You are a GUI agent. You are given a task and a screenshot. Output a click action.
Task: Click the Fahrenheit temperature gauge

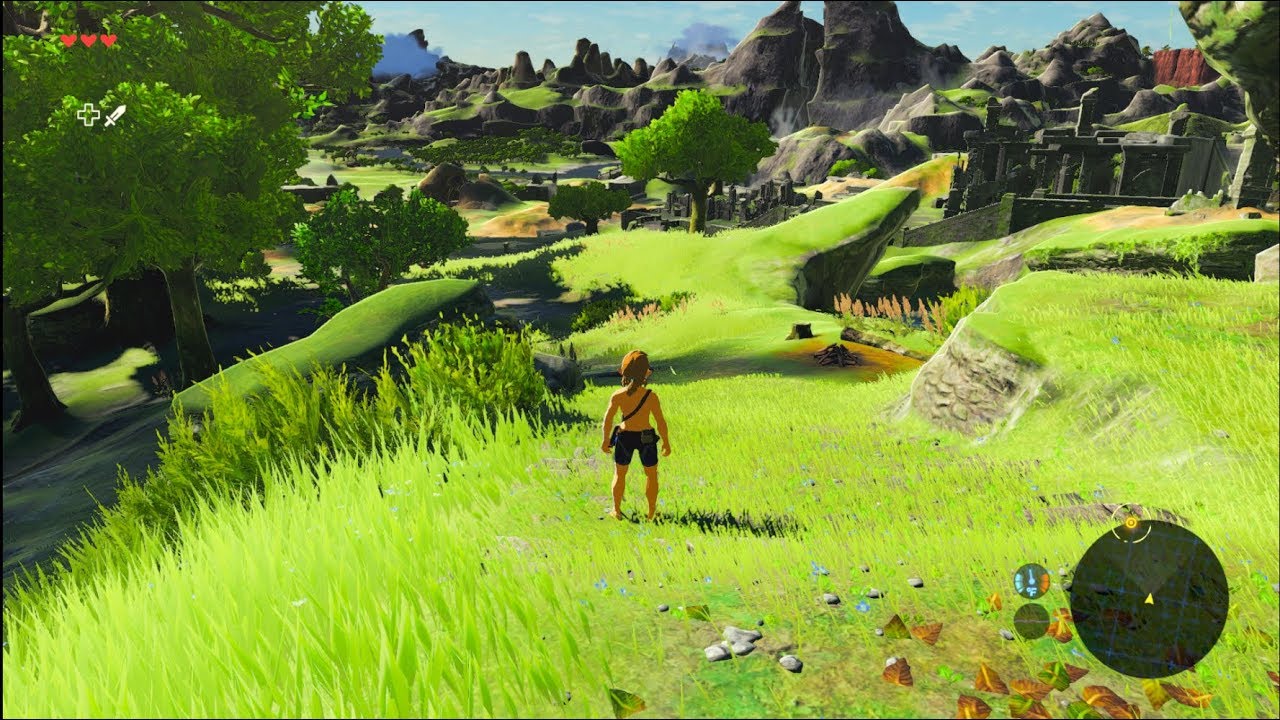pyautogui.click(x=1031, y=583)
